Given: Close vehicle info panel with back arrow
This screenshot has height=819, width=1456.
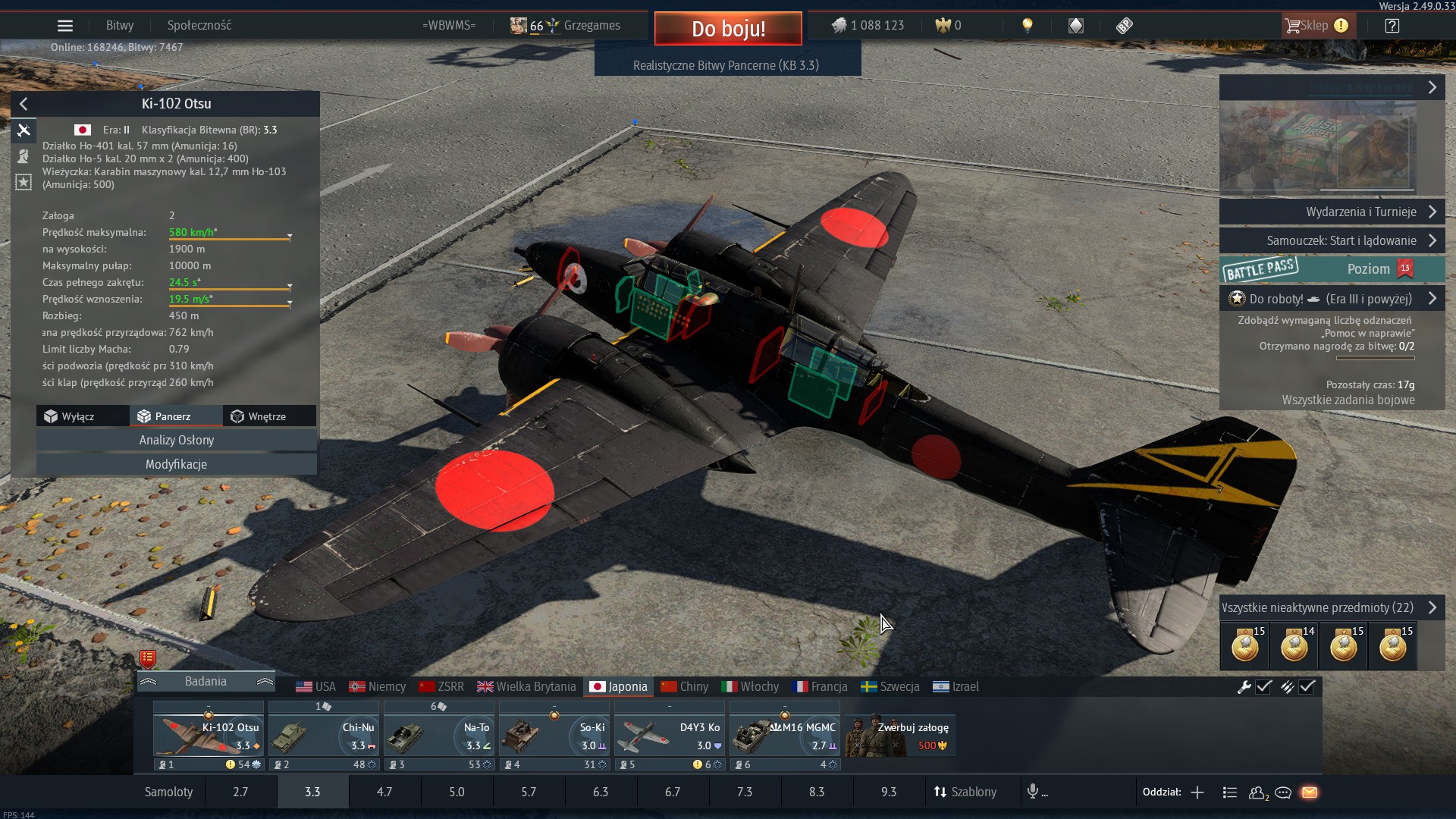Looking at the screenshot, I should 24,104.
